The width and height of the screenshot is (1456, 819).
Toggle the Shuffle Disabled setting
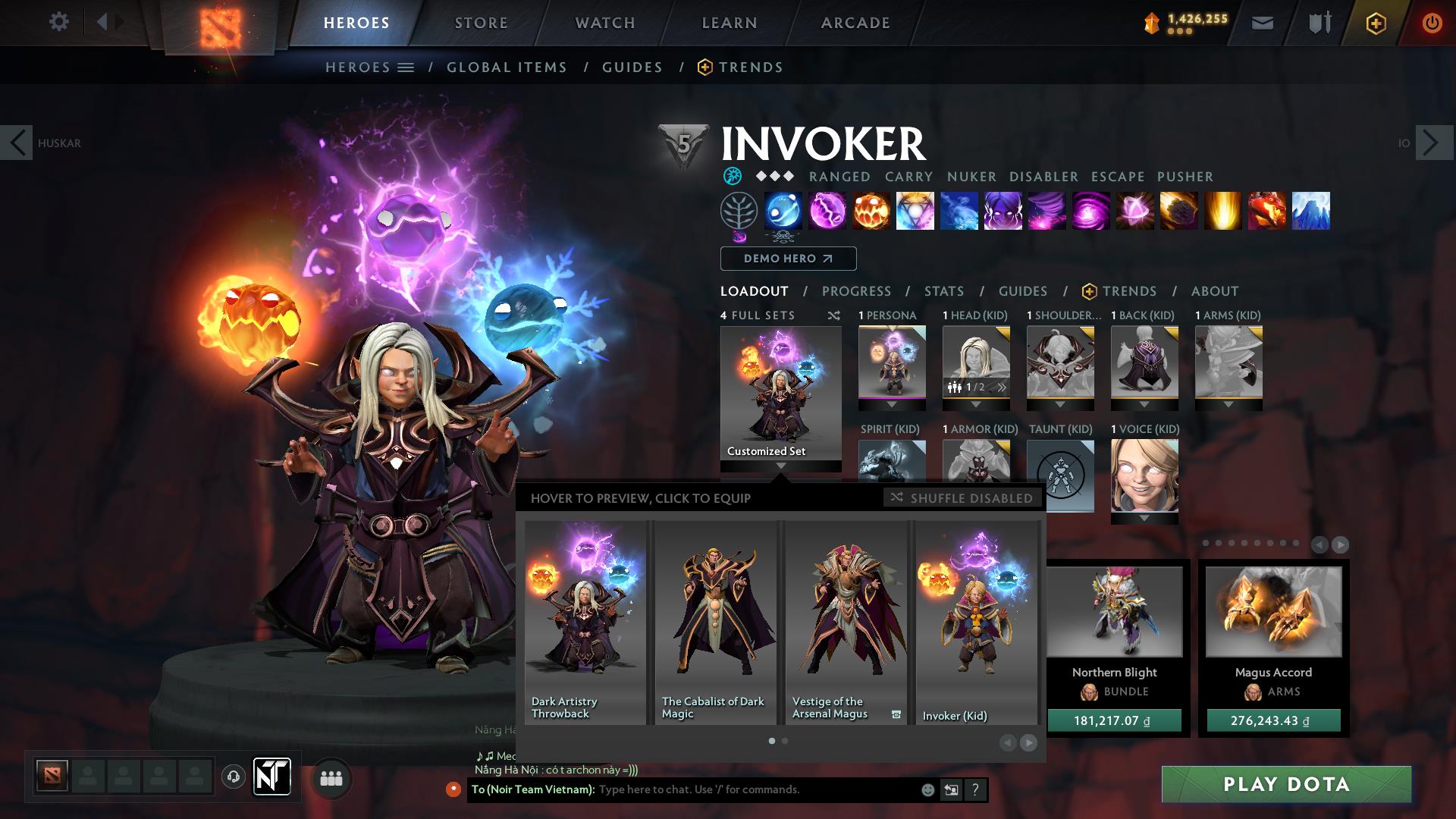961,498
